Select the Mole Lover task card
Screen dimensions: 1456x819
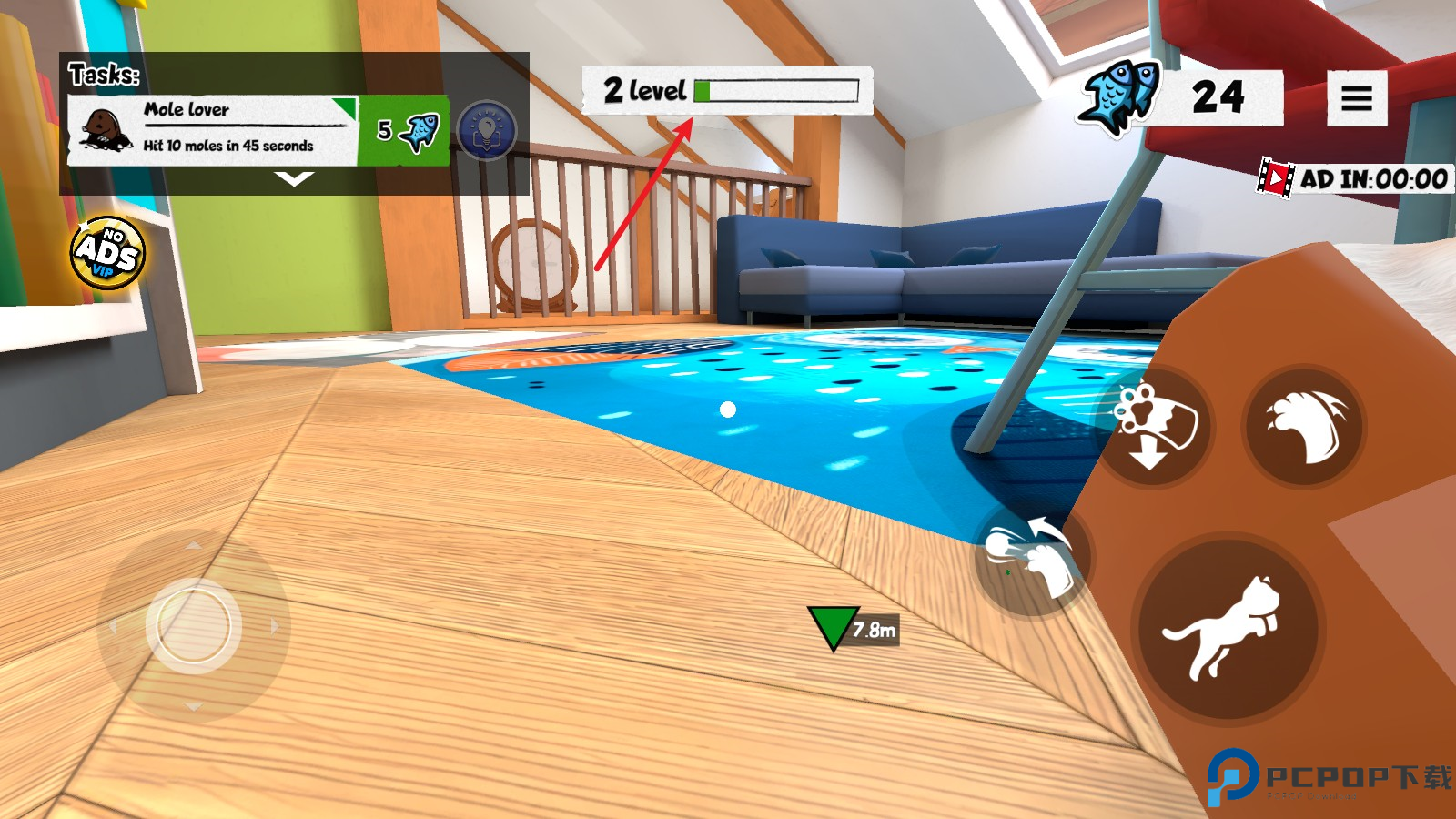pyautogui.click(x=214, y=130)
